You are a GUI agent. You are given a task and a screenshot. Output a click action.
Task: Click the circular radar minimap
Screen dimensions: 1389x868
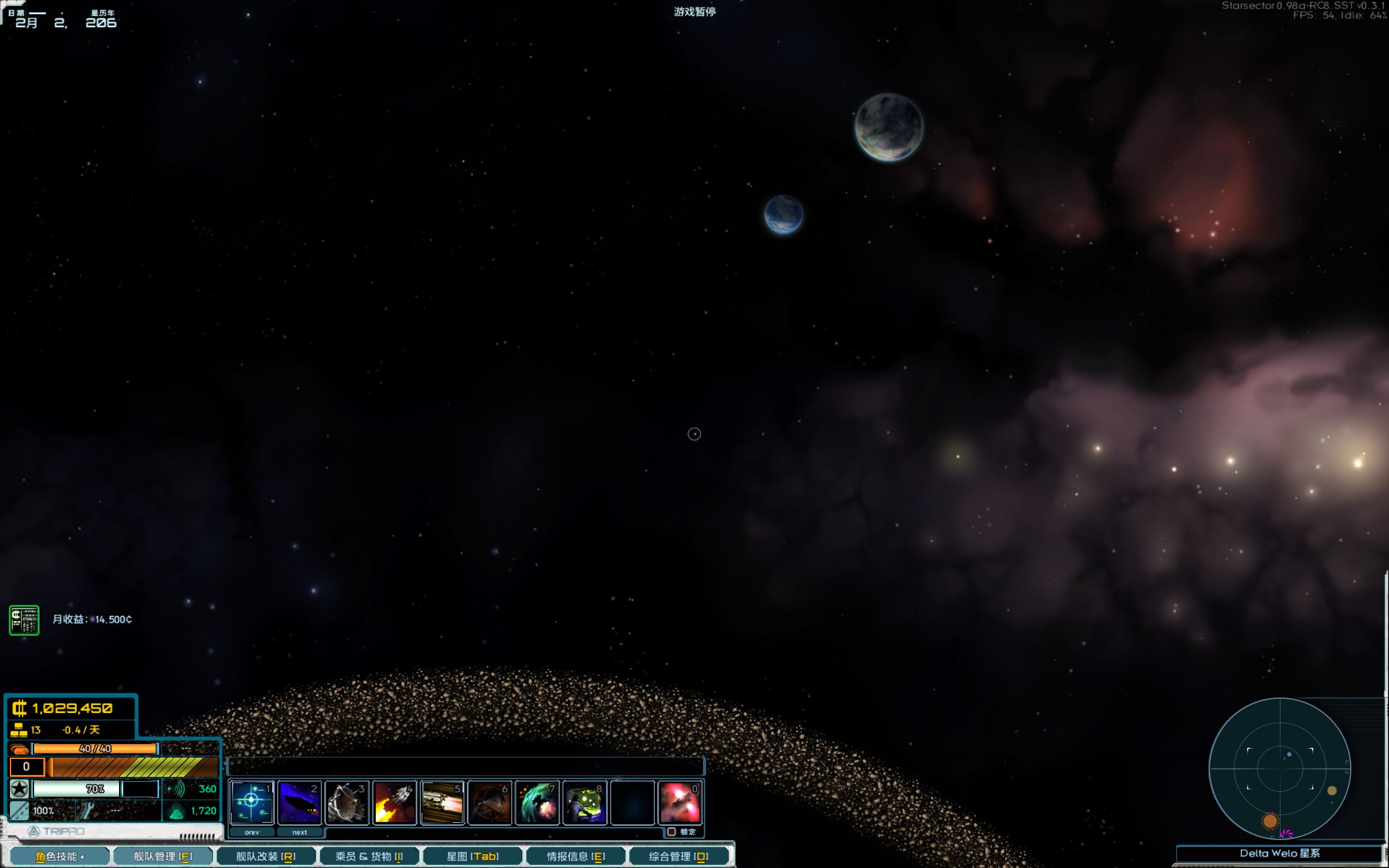tap(1280, 769)
